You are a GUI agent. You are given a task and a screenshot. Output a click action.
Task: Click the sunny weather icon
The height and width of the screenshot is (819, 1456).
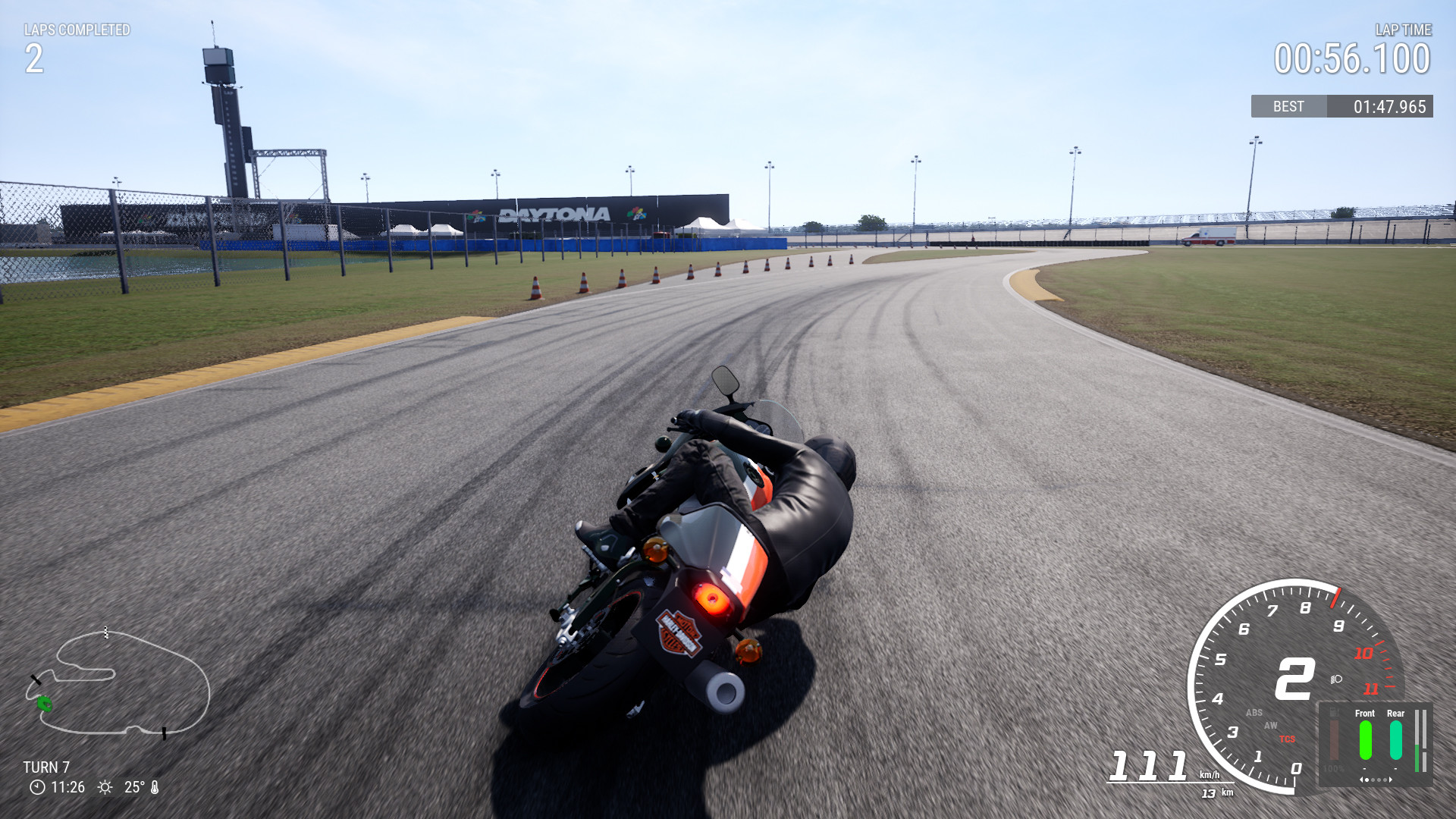[105, 787]
